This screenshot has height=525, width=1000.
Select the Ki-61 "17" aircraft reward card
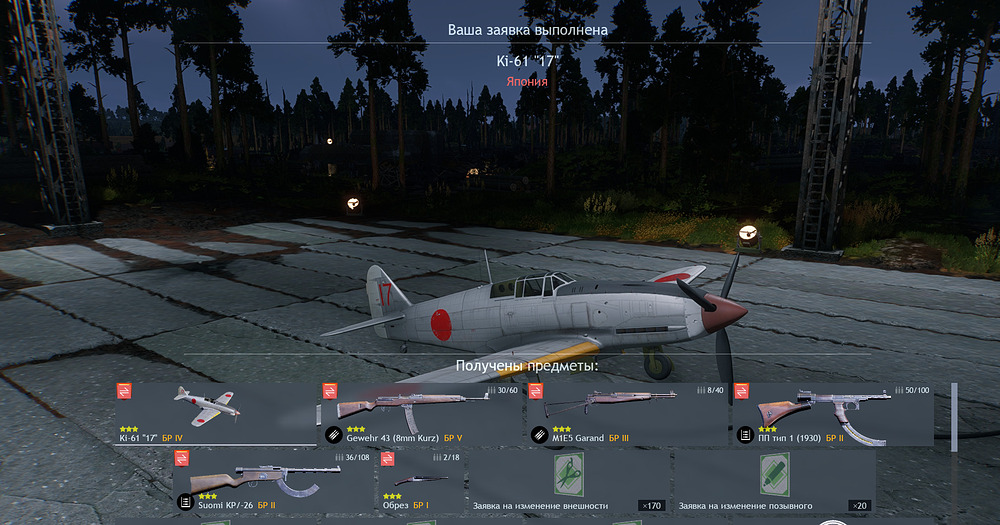tap(216, 414)
